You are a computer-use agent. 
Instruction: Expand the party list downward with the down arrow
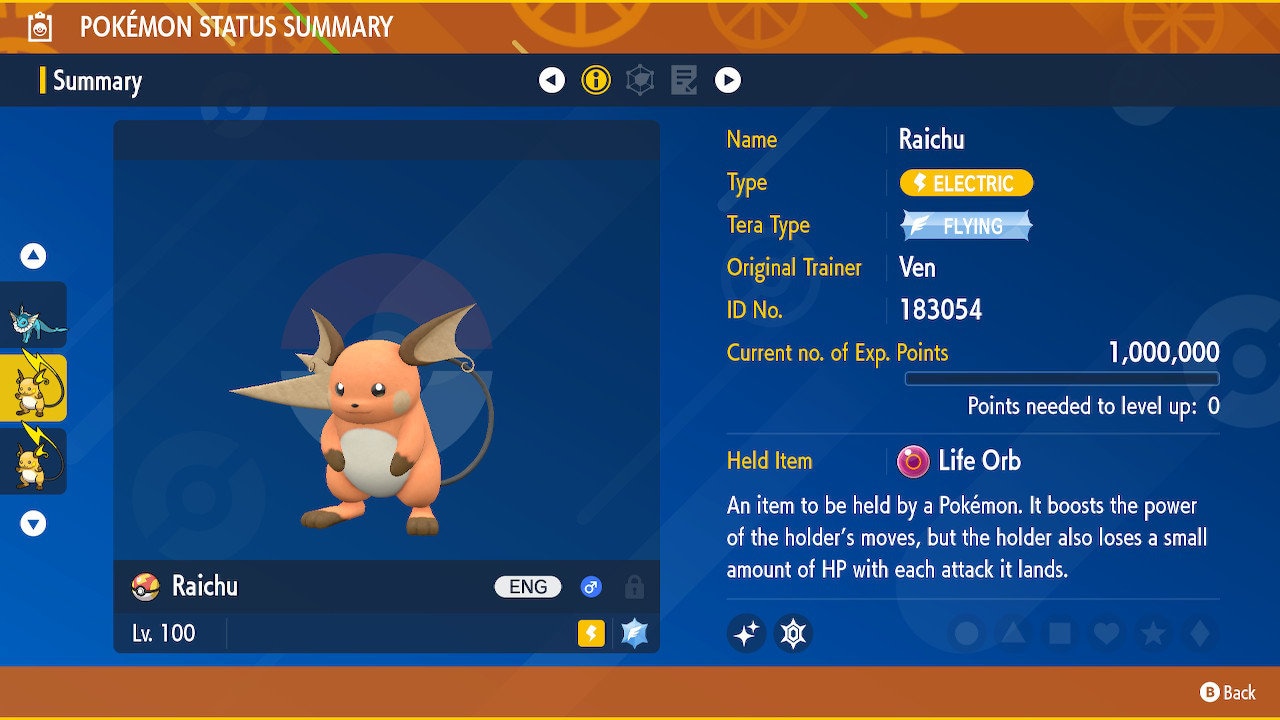coord(33,522)
